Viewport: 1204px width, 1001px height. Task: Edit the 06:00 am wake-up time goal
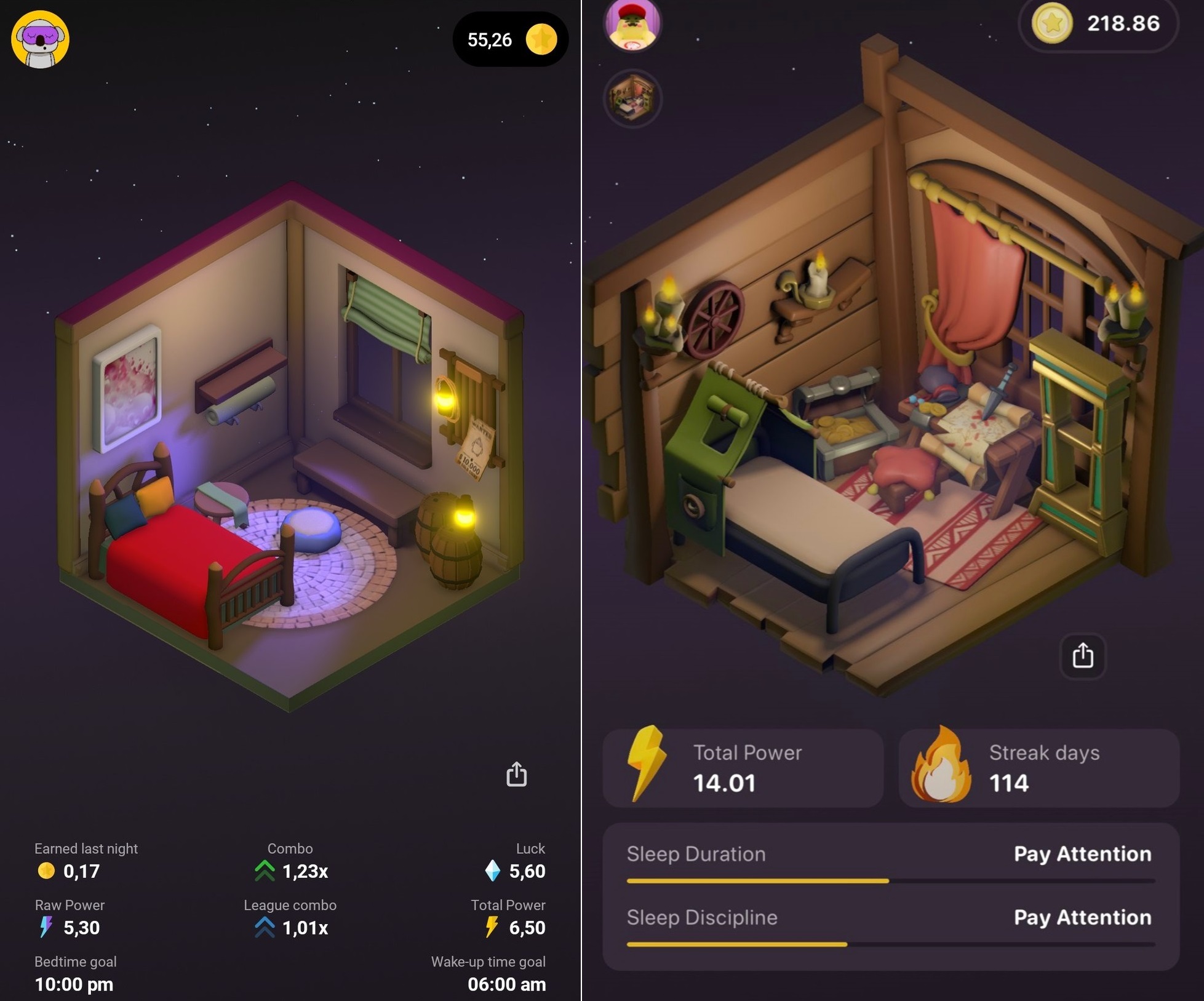506,984
